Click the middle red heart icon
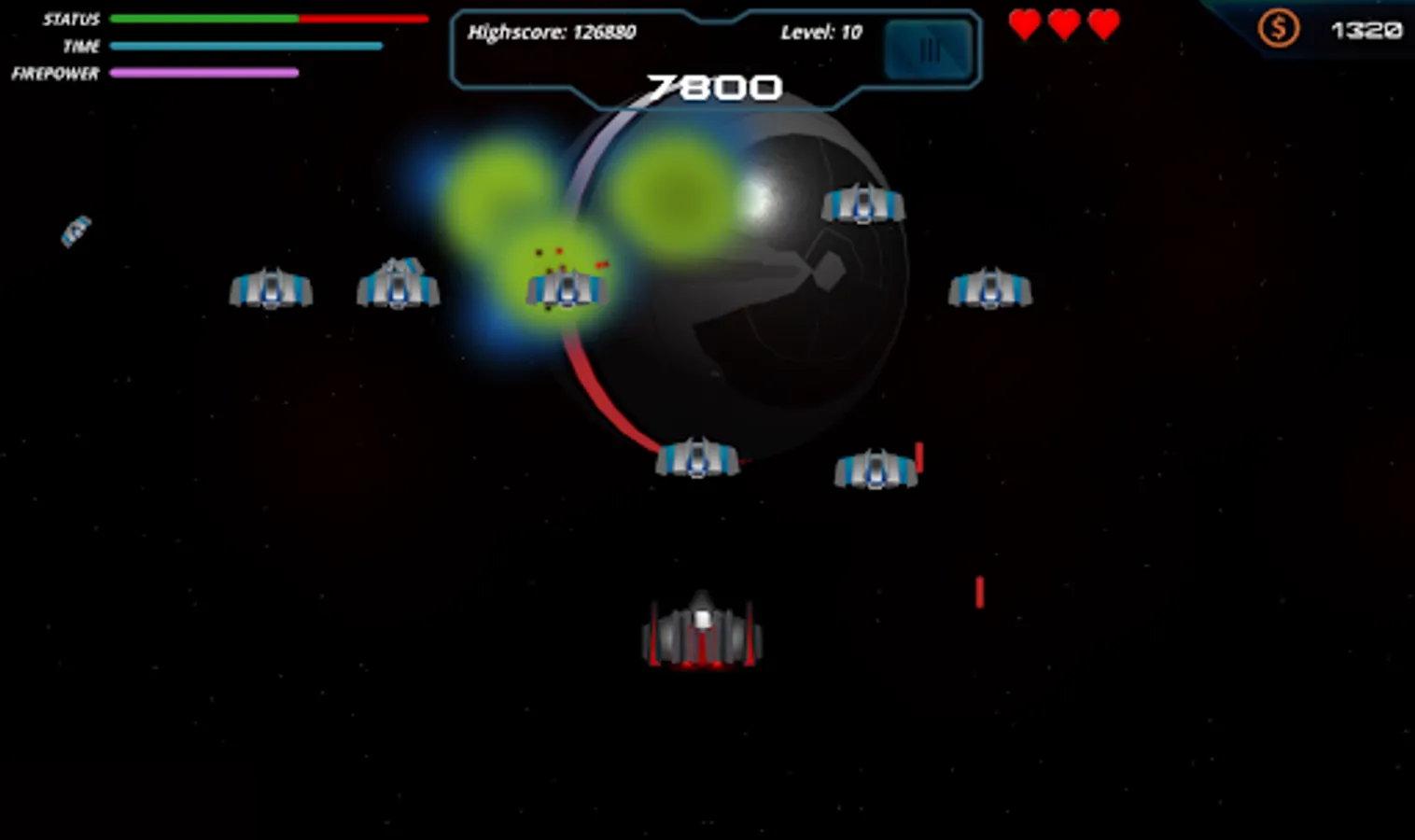1415x840 pixels. (1064, 25)
